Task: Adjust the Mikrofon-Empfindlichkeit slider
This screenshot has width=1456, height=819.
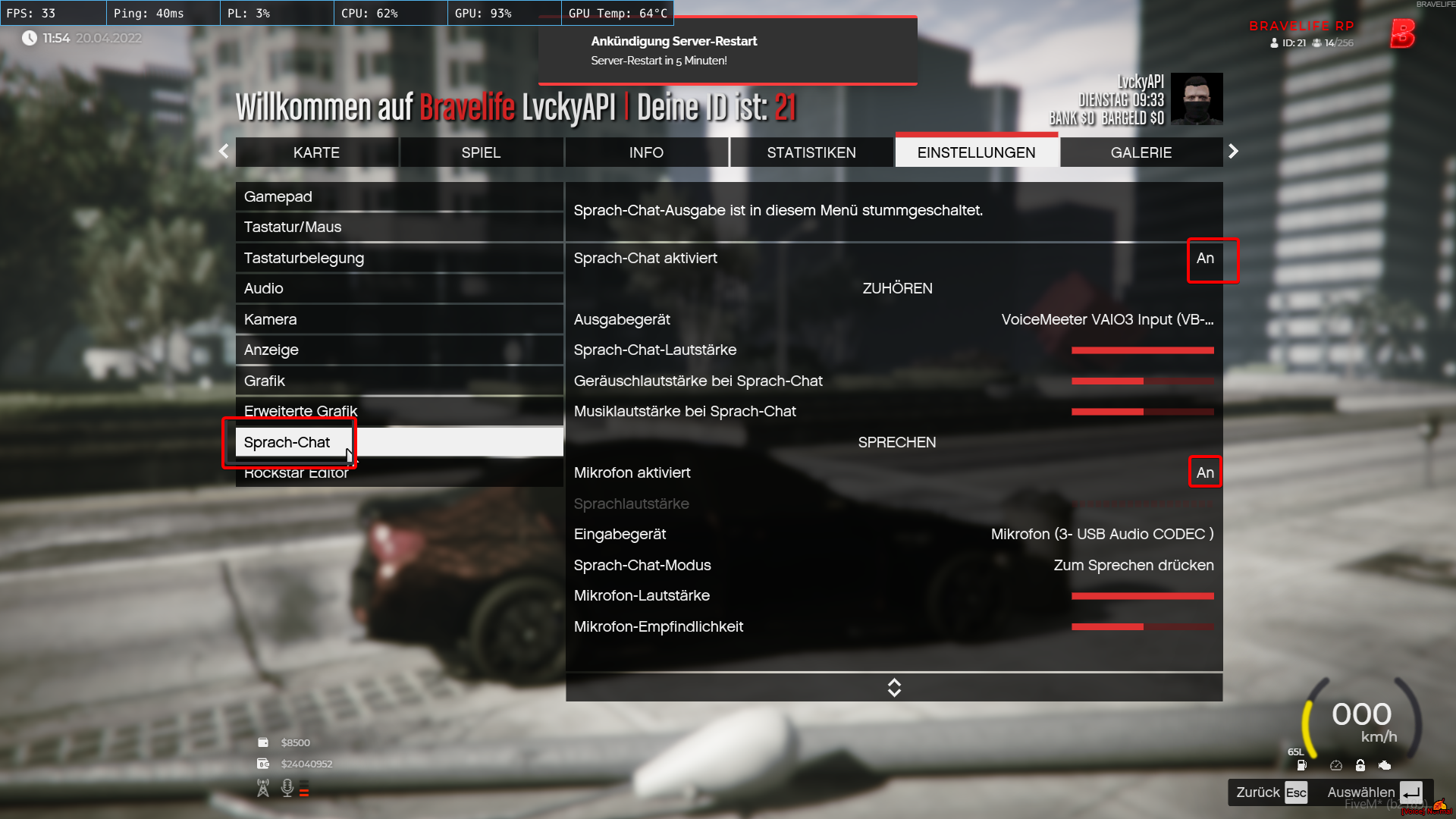Action: point(1142,627)
